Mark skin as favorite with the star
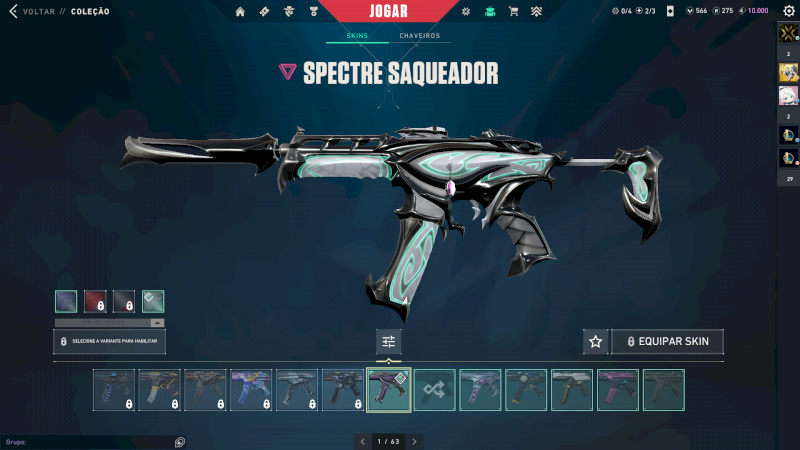The width and height of the screenshot is (800, 450). (595, 341)
